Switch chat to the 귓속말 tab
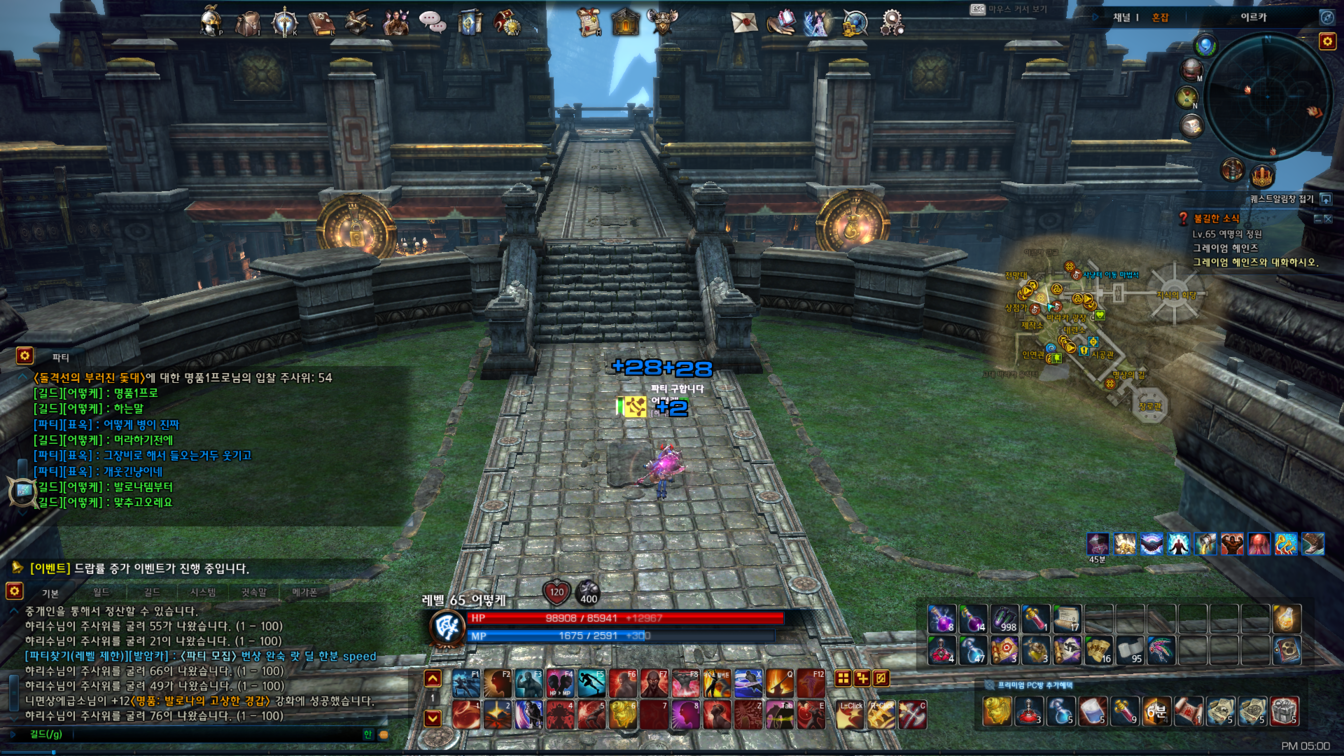1344x756 pixels. click(x=254, y=593)
